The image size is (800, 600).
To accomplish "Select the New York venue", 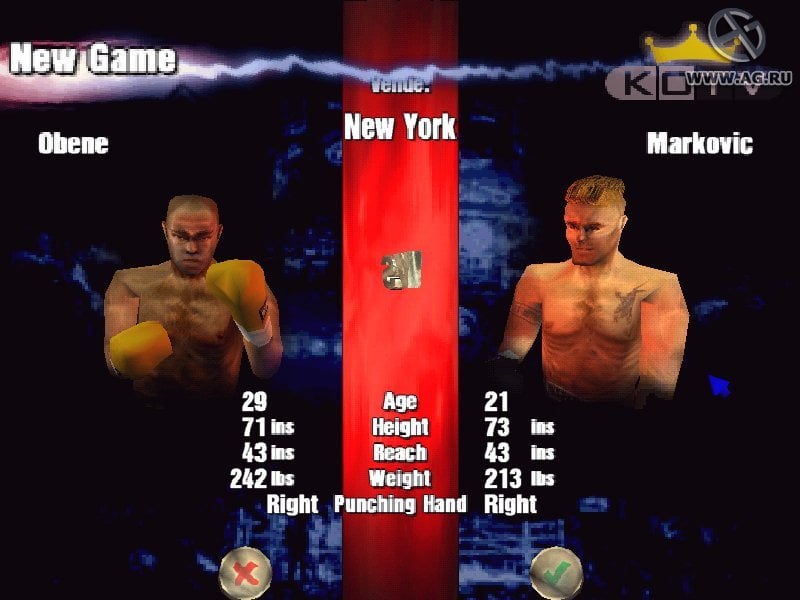I will pos(400,127).
